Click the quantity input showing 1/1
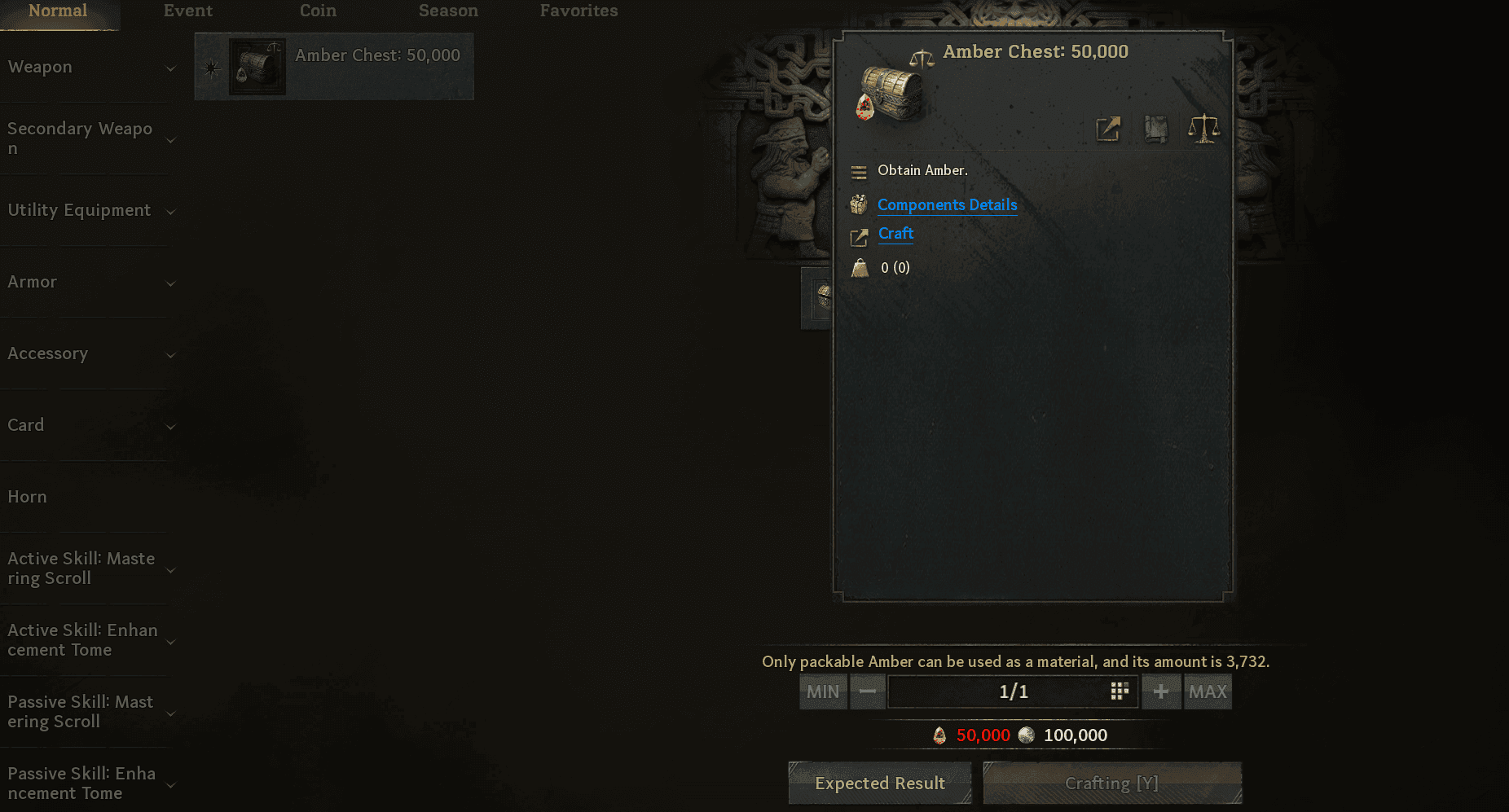 1013,691
